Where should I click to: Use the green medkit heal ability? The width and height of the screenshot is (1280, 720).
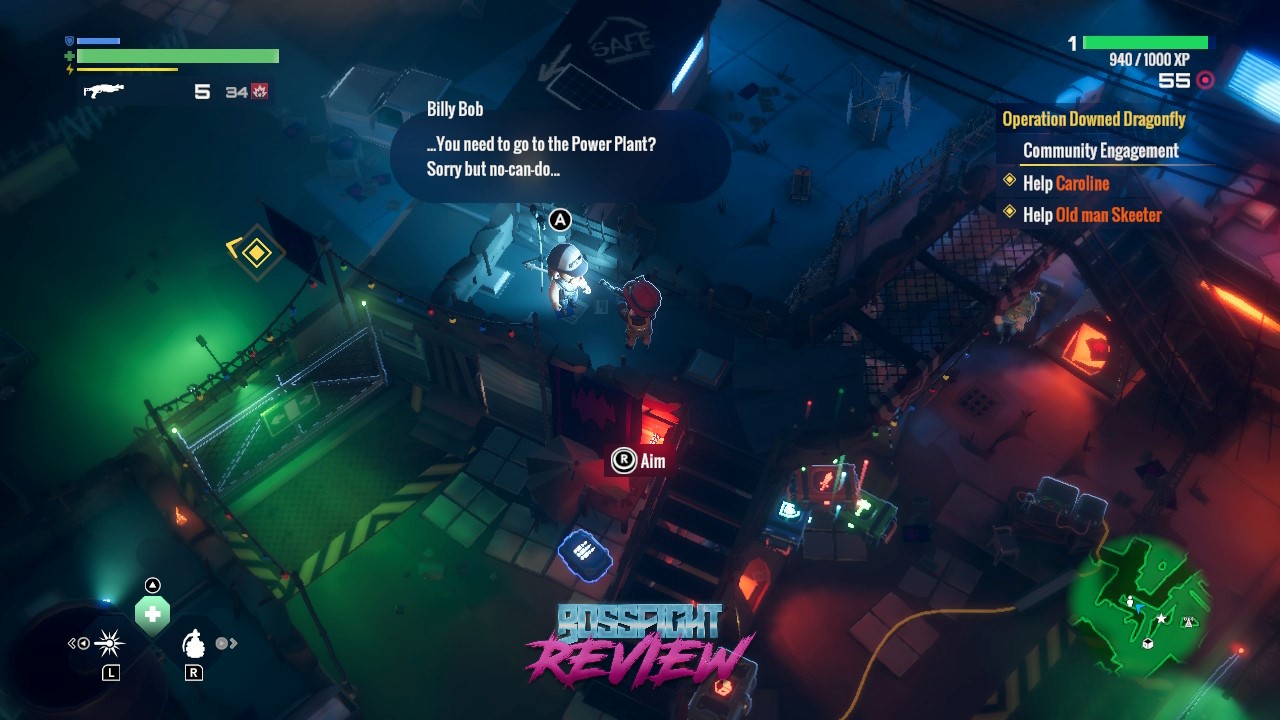pos(152,614)
